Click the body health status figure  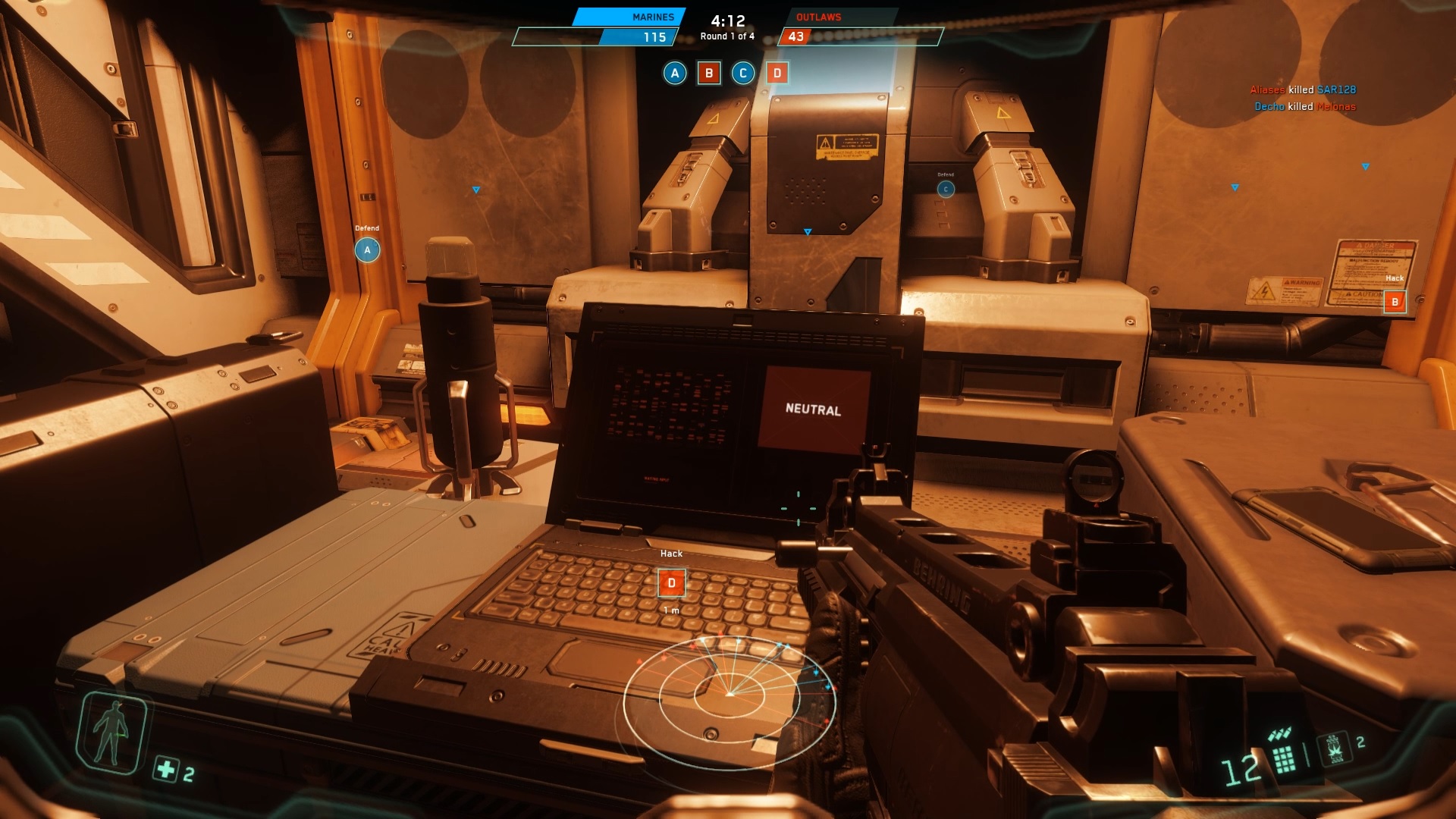tap(111, 733)
